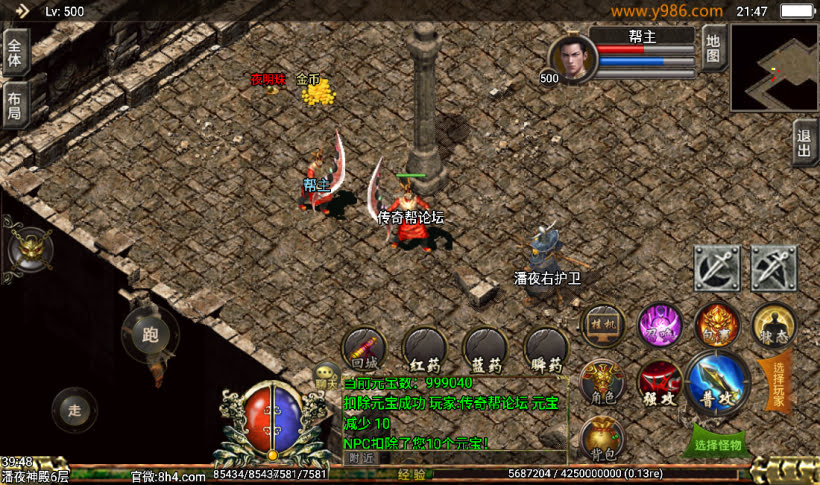
Task: Open the 状态 status icon
Action: click(x=772, y=325)
